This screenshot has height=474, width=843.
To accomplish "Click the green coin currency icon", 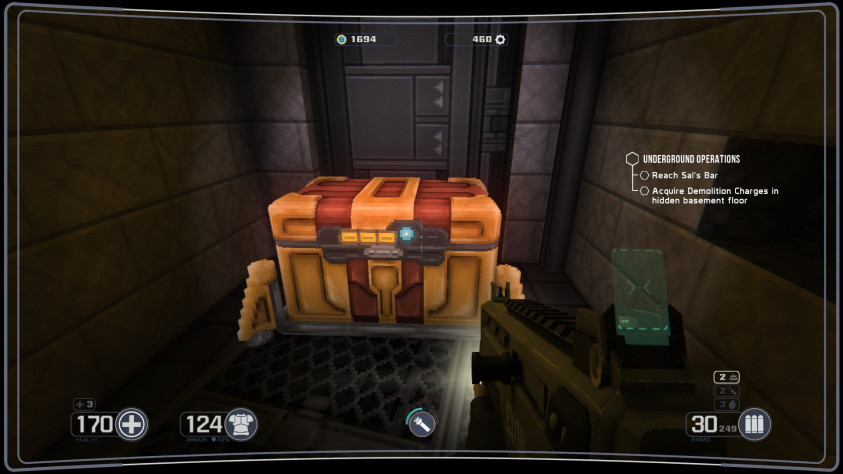I will 341,40.
